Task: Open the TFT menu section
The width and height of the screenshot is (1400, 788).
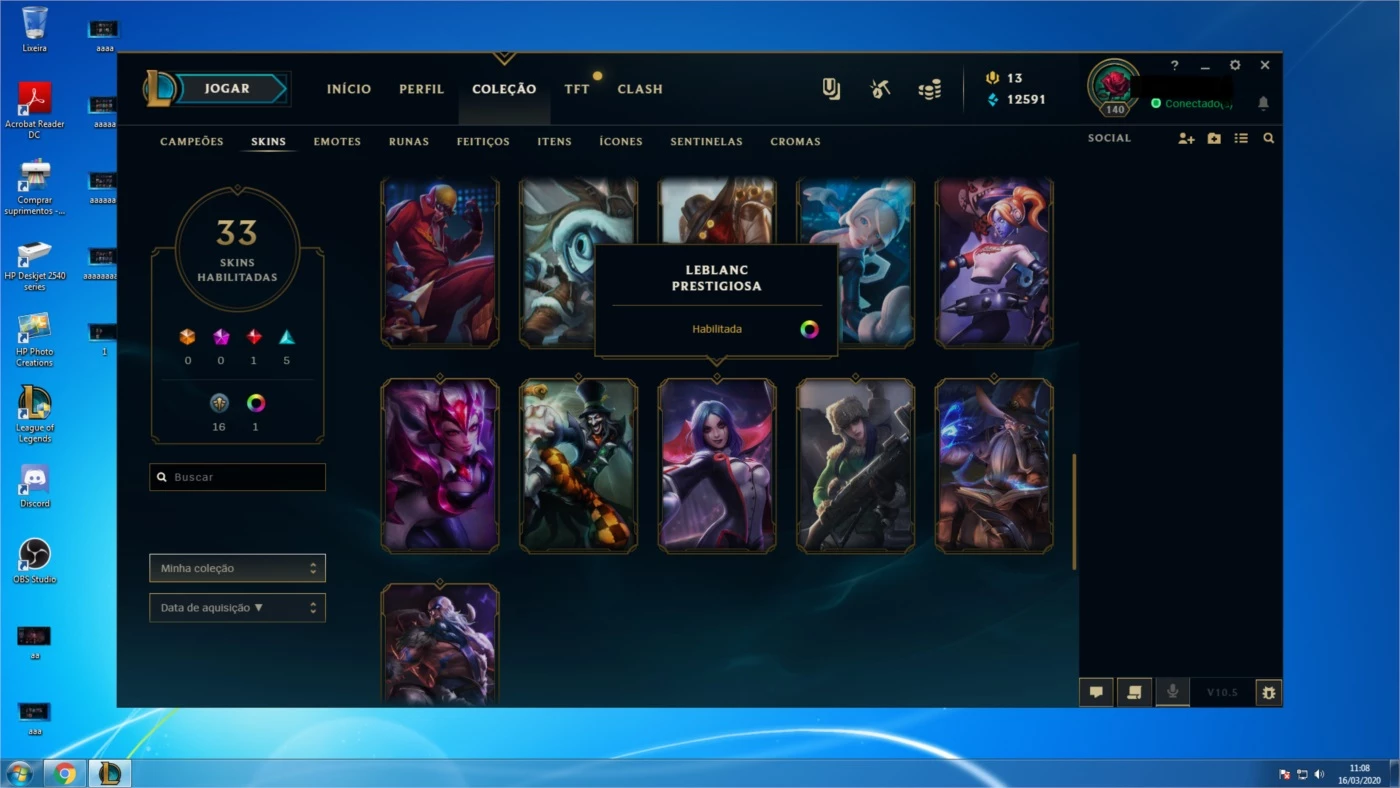Action: coord(577,88)
